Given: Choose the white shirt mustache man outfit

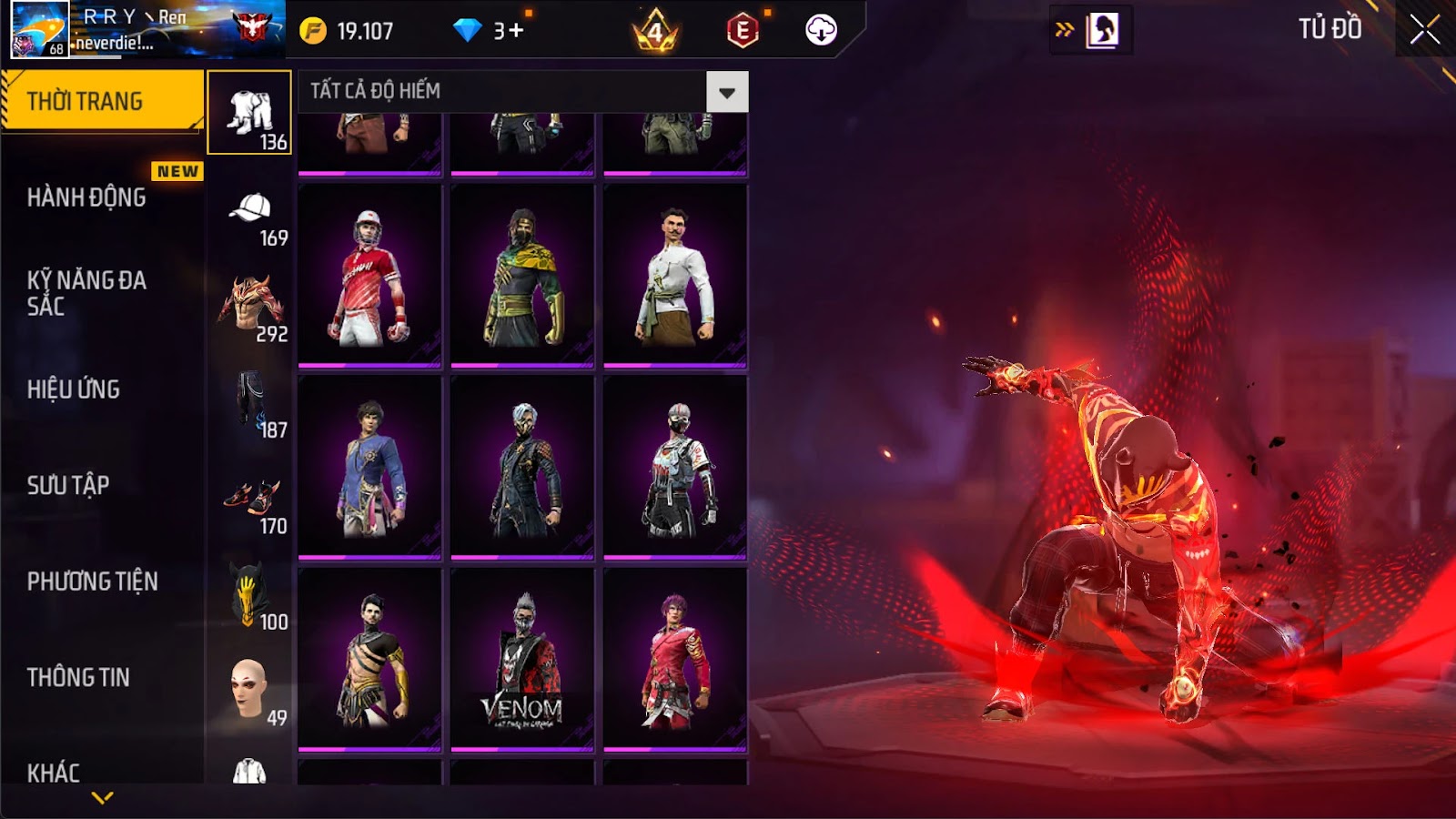Looking at the screenshot, I should pyautogui.click(x=675, y=276).
